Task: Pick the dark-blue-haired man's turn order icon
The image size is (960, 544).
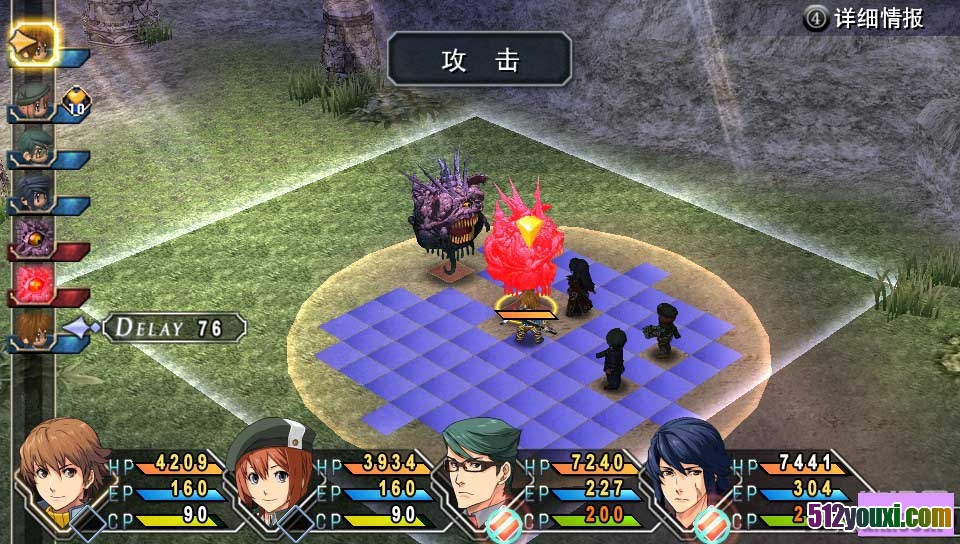Action: pos(33,192)
